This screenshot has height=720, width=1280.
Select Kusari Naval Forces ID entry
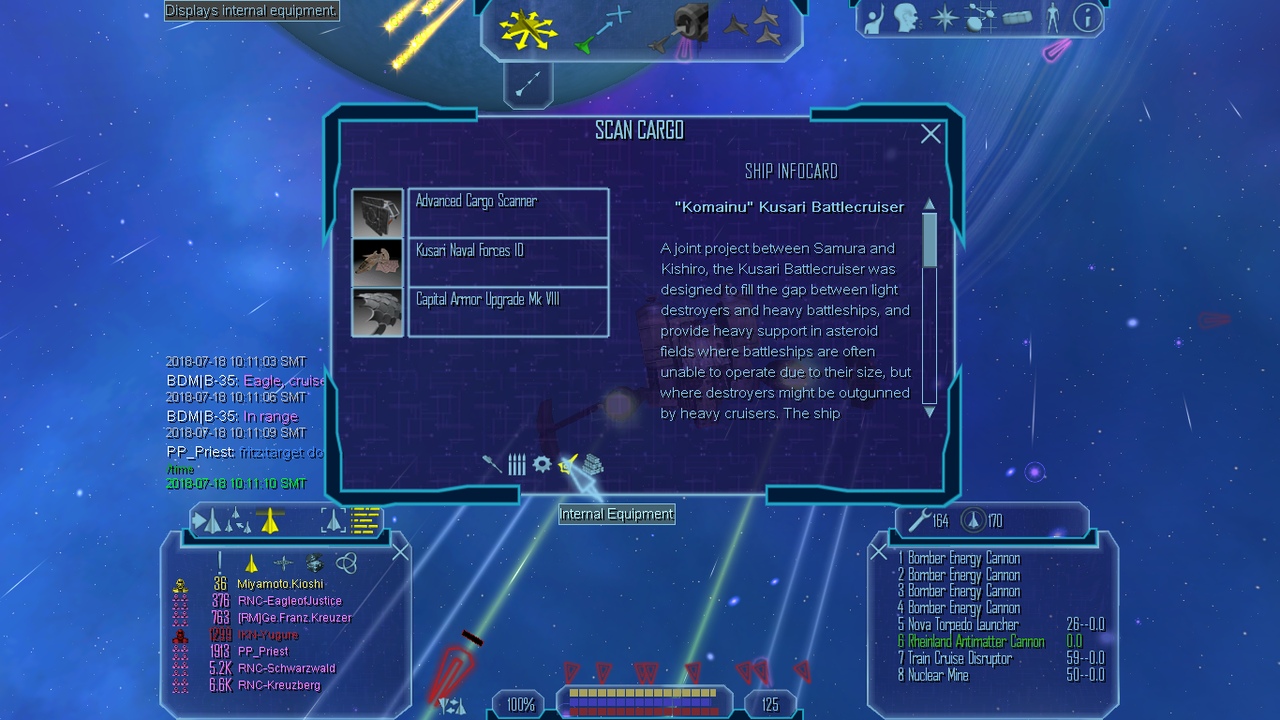coord(508,261)
